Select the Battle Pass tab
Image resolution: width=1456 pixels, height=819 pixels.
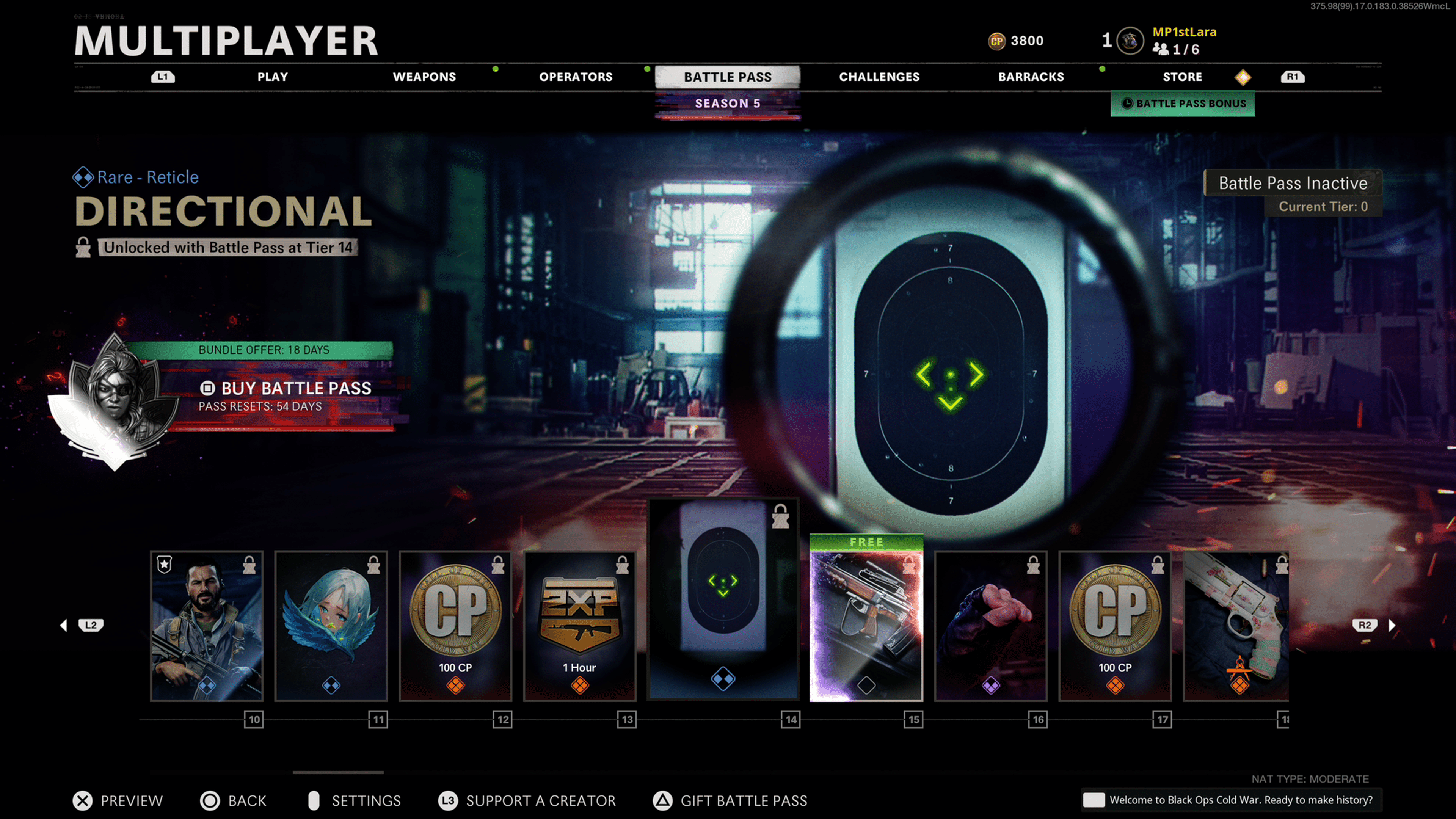(728, 77)
